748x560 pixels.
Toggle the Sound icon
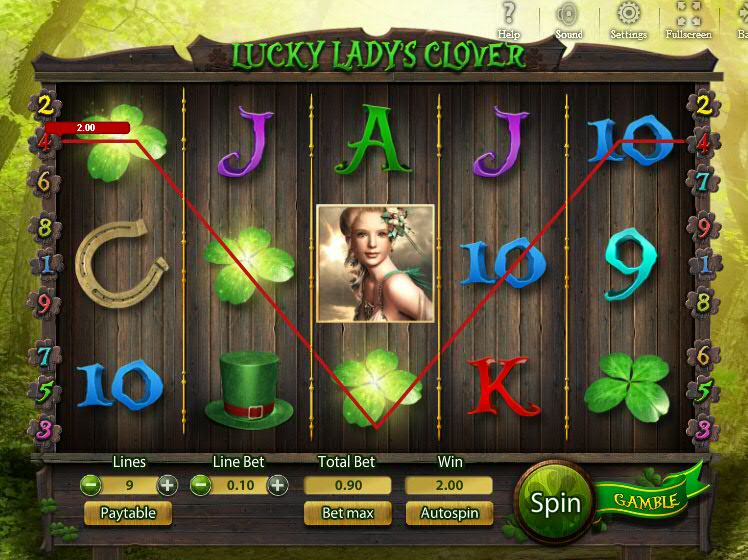(568, 16)
